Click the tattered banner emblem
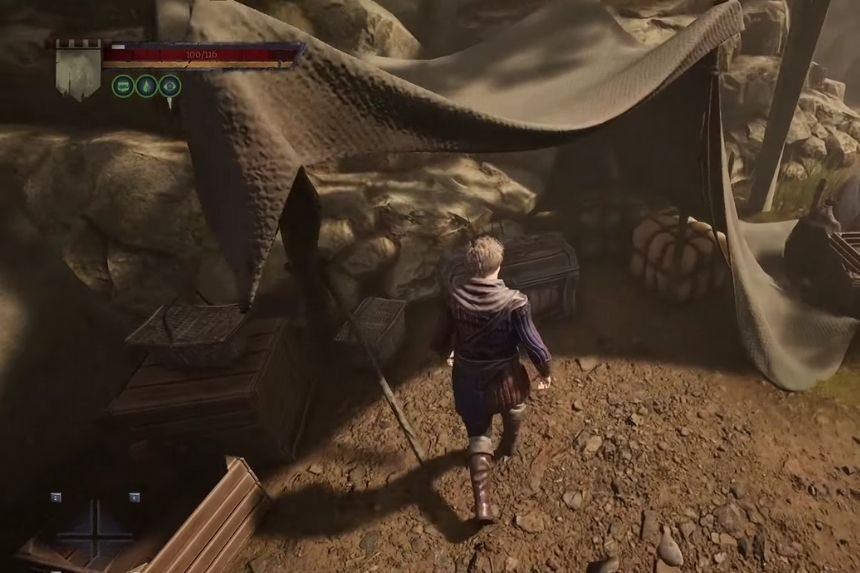 point(78,69)
